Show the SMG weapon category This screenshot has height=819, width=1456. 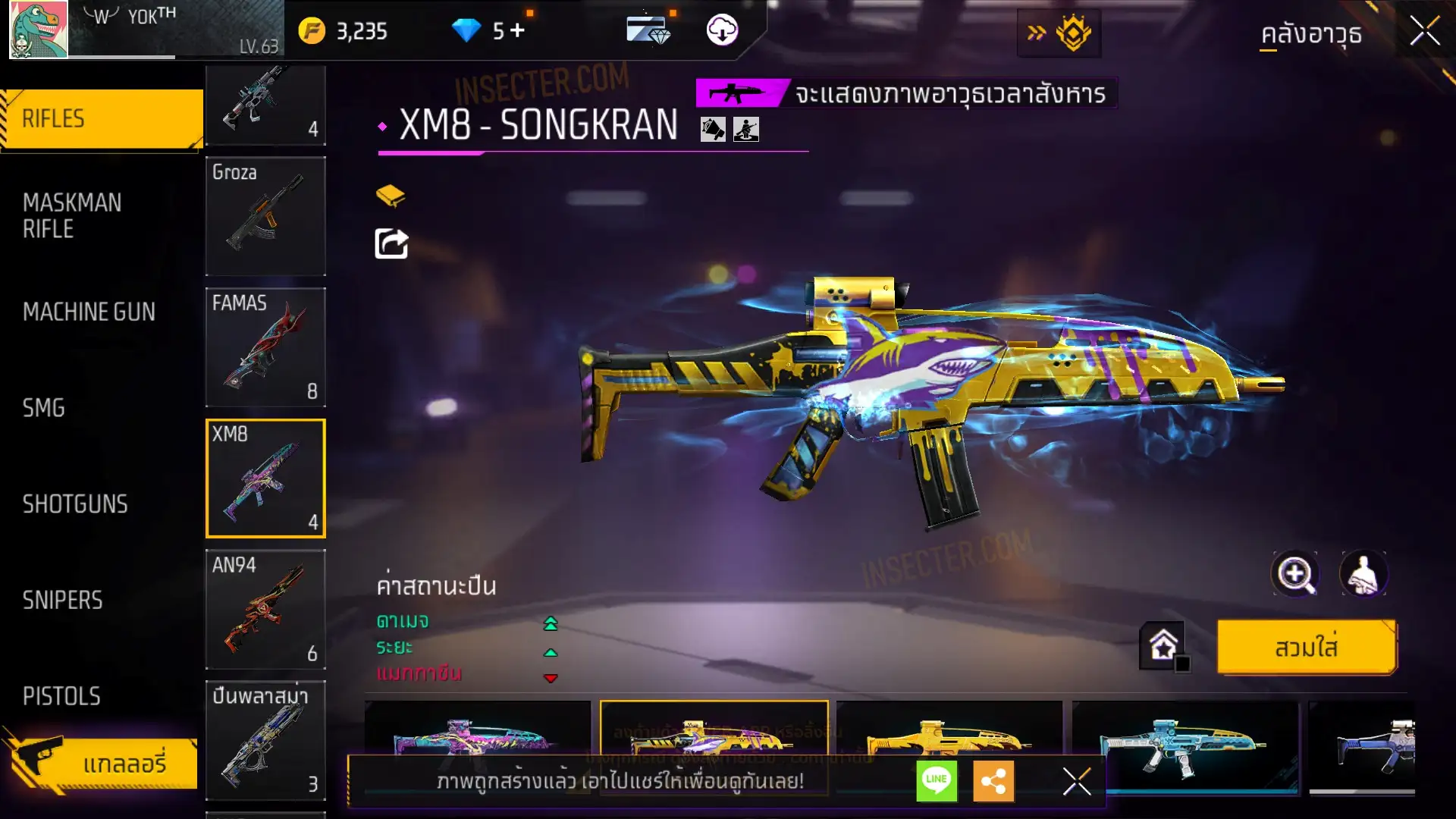tap(44, 408)
